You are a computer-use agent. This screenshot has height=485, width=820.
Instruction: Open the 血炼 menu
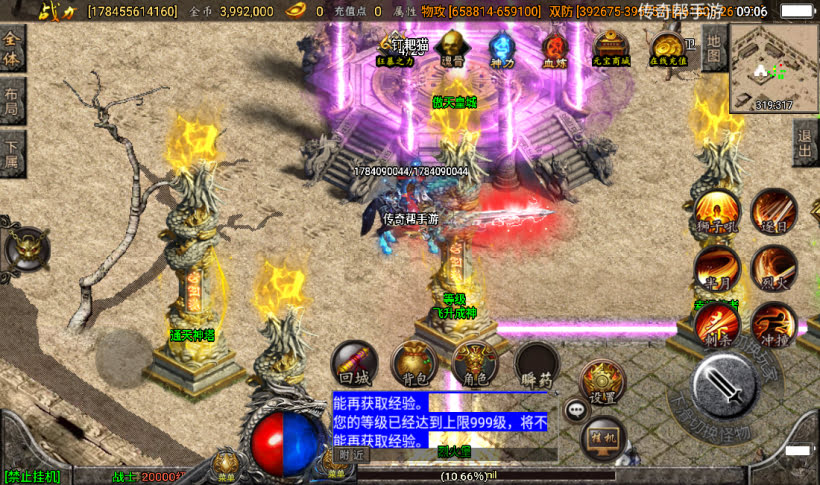[x=554, y=47]
